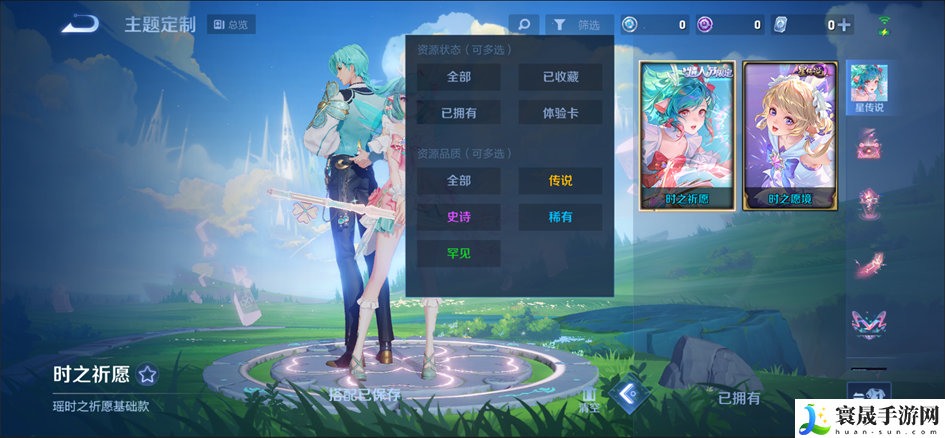This screenshot has height=438, width=945.
Task: Open the 总览 overview button
Action: (x=231, y=25)
